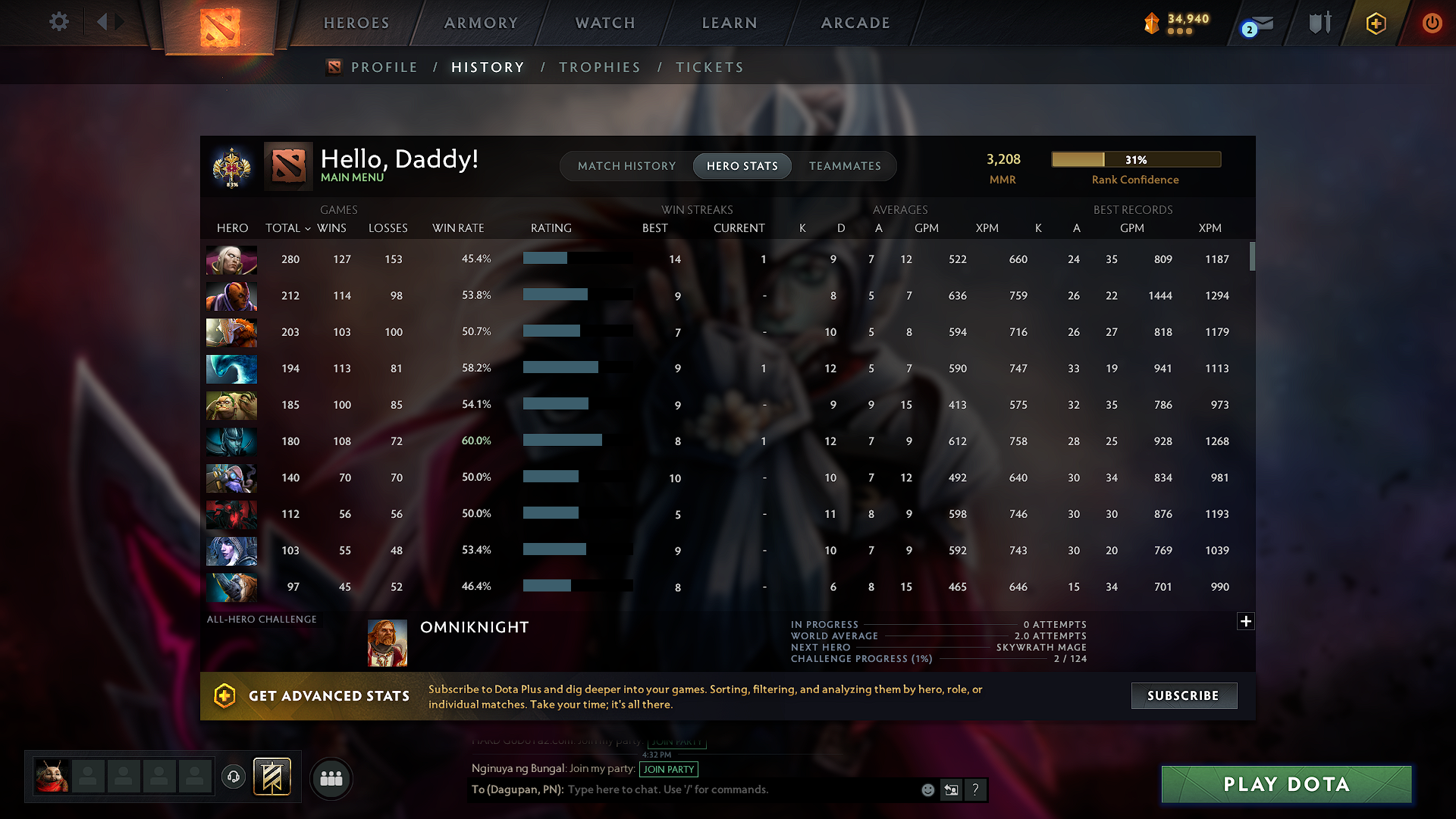Open the WATCH menu

pos(604,23)
